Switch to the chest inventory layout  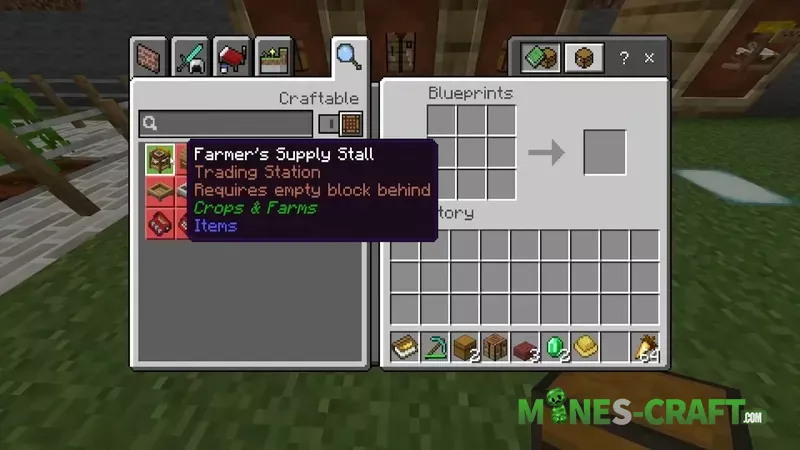(583, 58)
